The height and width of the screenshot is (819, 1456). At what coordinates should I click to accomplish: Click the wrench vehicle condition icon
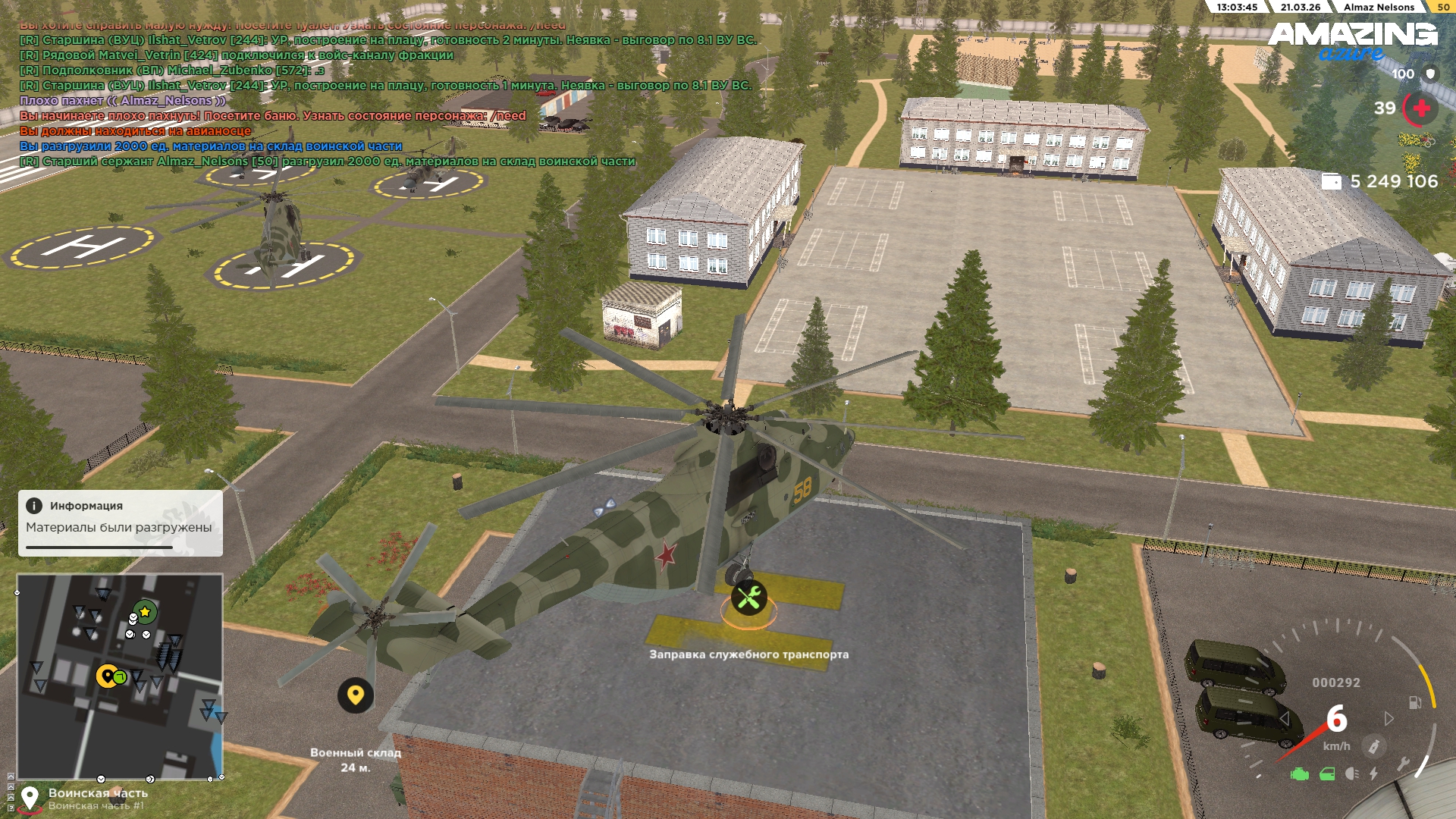coord(1403,763)
